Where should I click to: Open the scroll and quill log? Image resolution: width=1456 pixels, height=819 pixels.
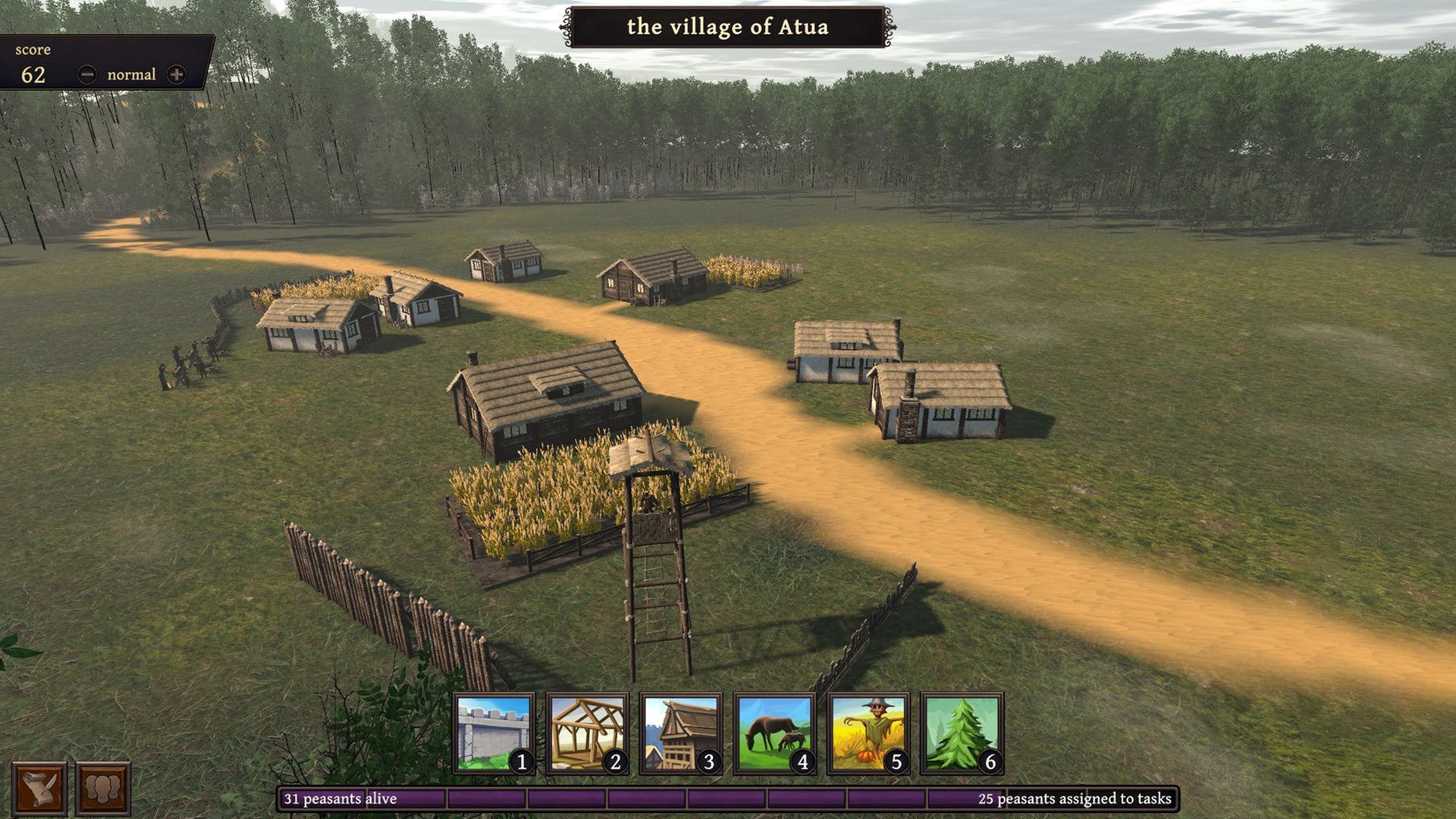pyautogui.click(x=39, y=789)
